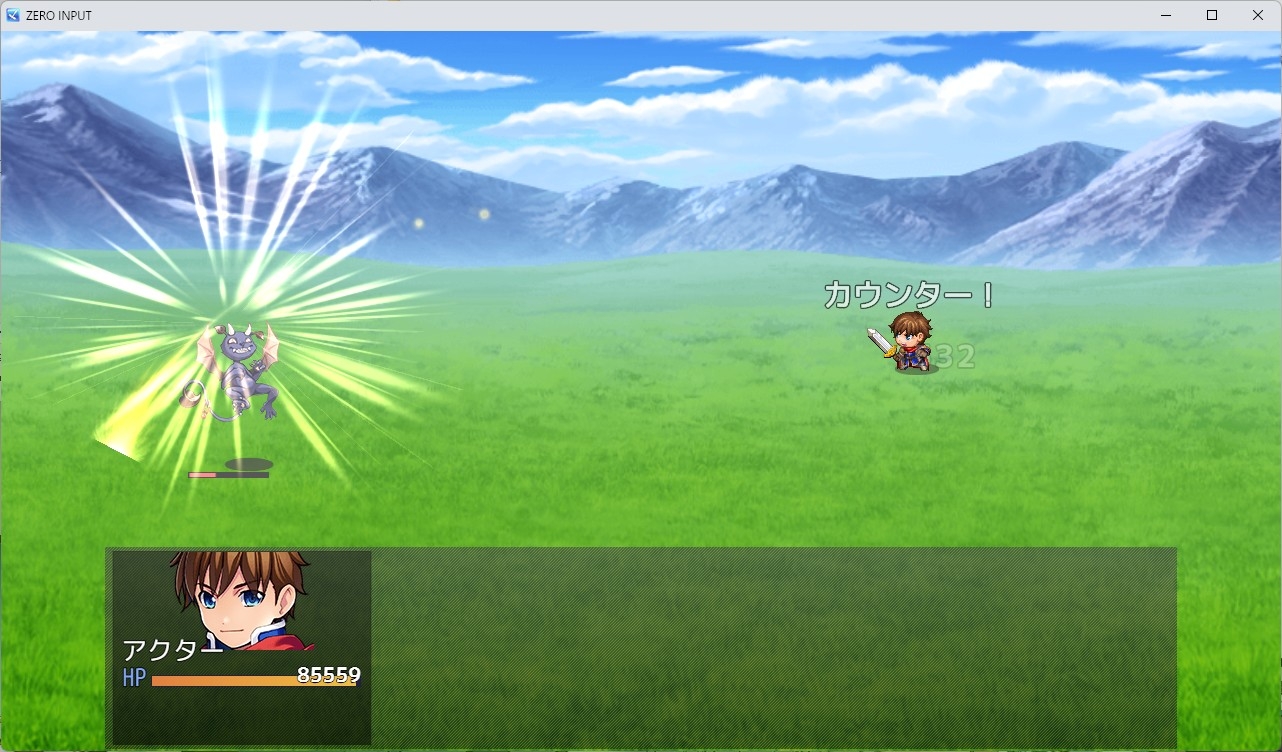The width and height of the screenshot is (1282, 752).
Task: Click the actor's face portrait in the status window
Action: coord(240,600)
